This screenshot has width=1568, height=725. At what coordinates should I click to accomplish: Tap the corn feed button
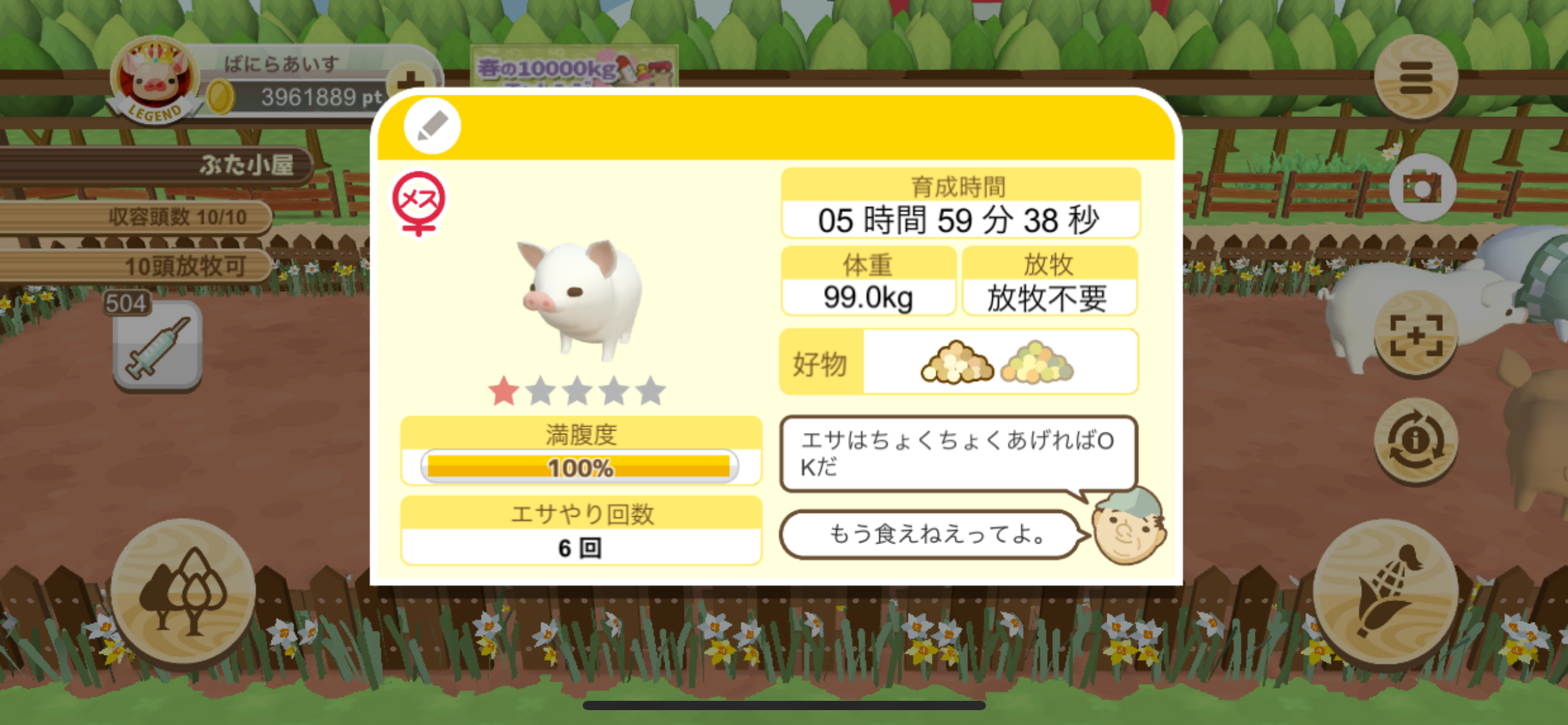[1385, 593]
